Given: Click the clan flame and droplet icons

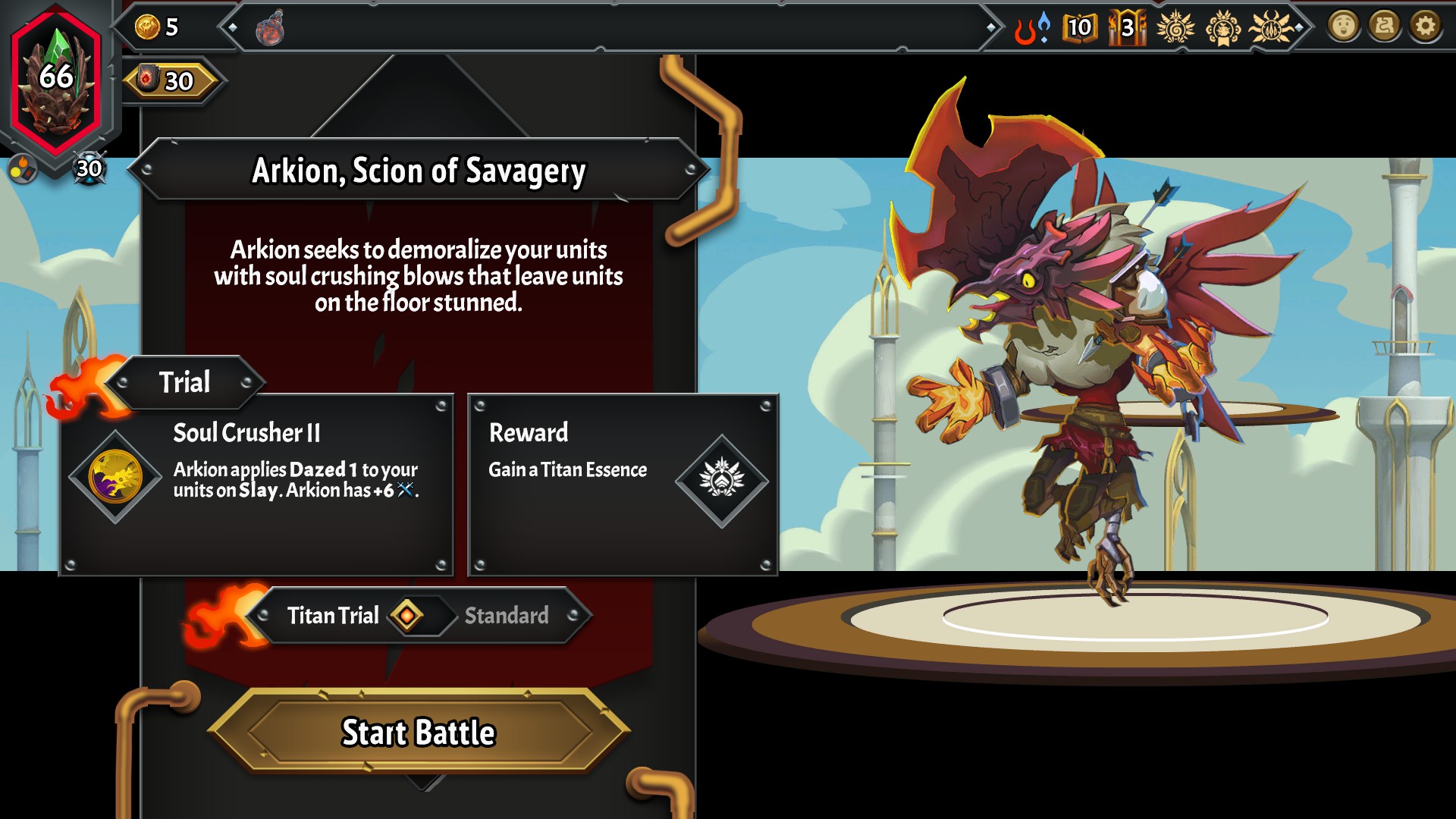Looking at the screenshot, I should (x=1033, y=28).
